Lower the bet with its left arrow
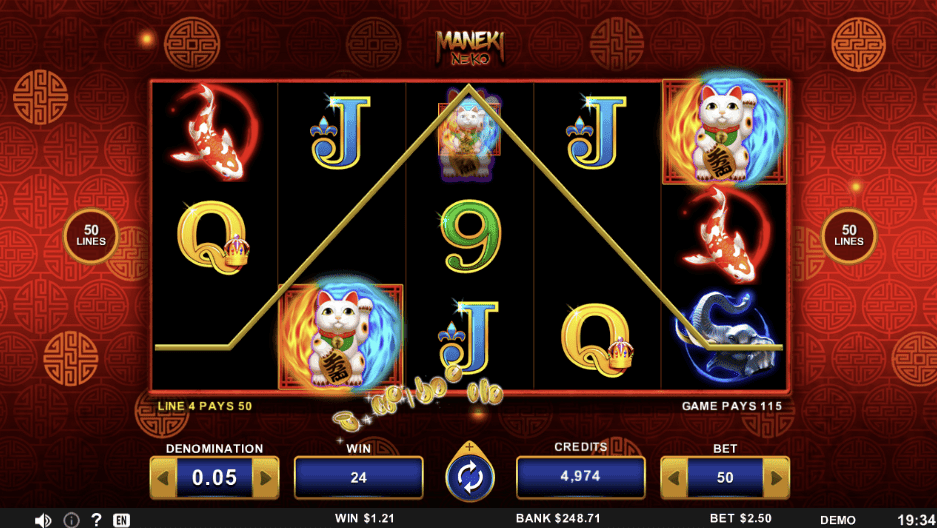The width and height of the screenshot is (937, 528). (674, 478)
